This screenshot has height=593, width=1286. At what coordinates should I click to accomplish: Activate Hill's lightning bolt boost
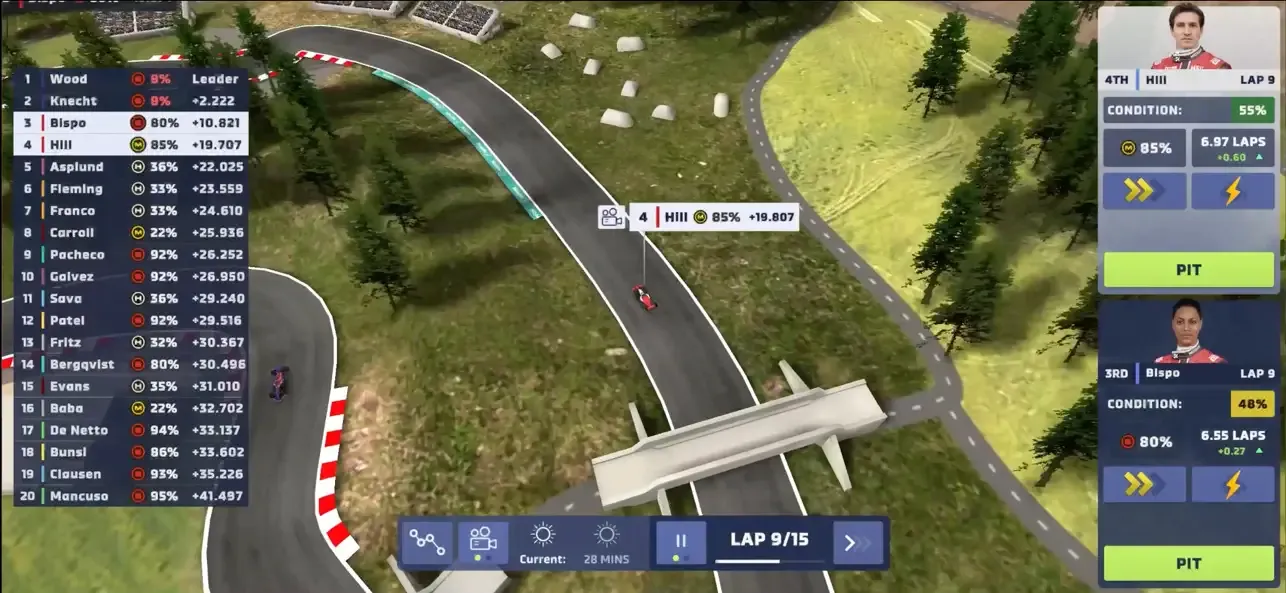pos(1232,191)
